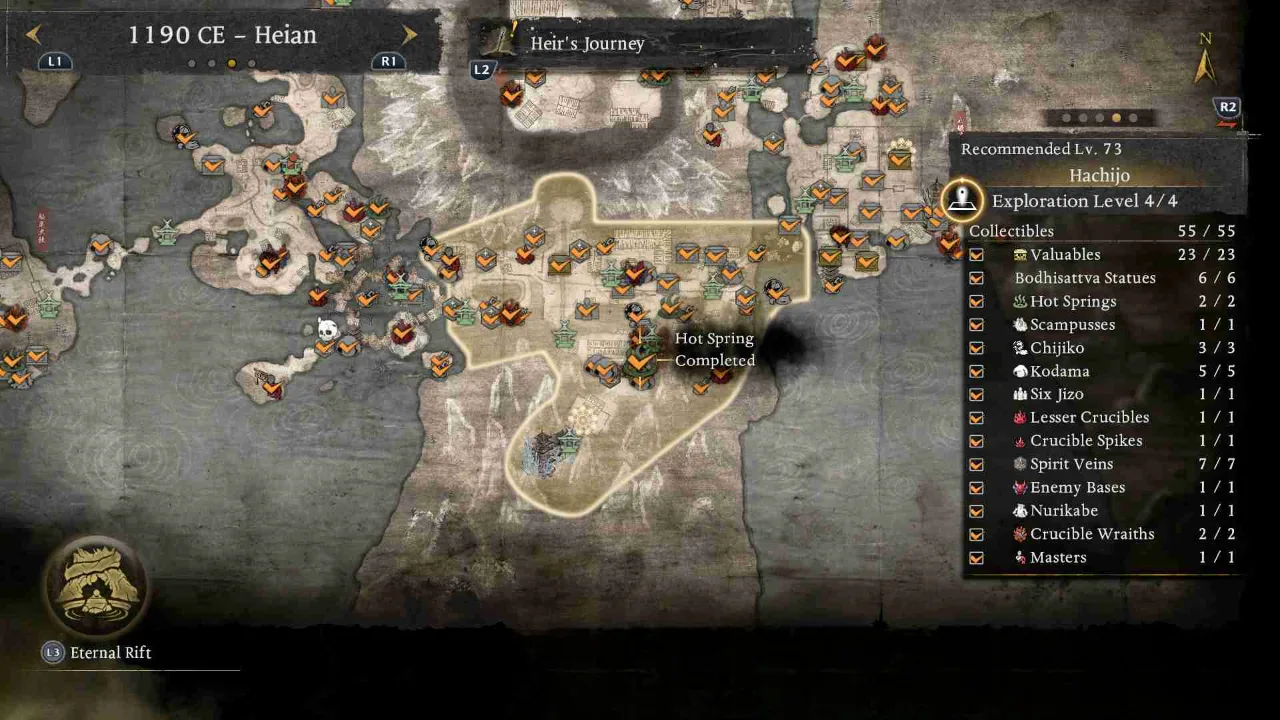This screenshot has height=720, width=1280.
Task: Toggle the Nurikabe checkbox
Action: [x=976, y=511]
